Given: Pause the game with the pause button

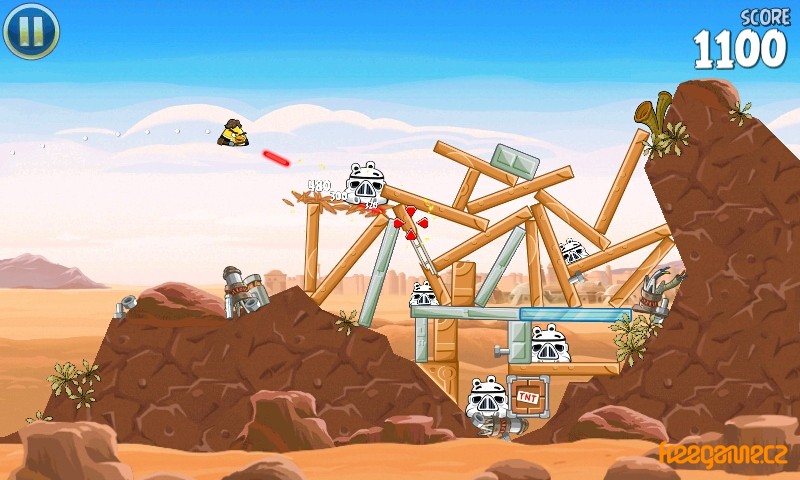Looking at the screenshot, I should [31, 31].
